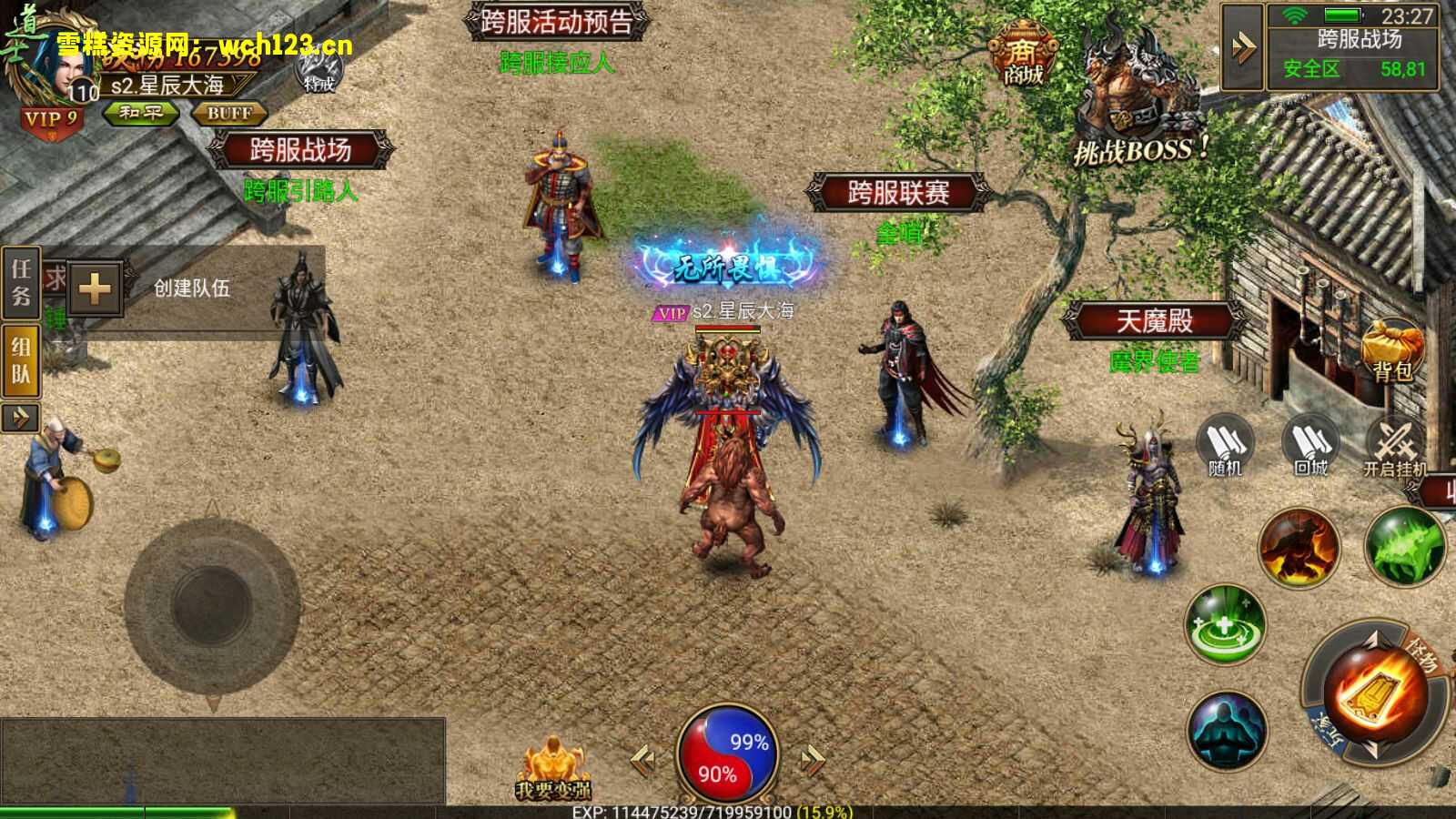Switch to the 任务 quest tab
Screen dimensions: 1456x819
coord(21,282)
